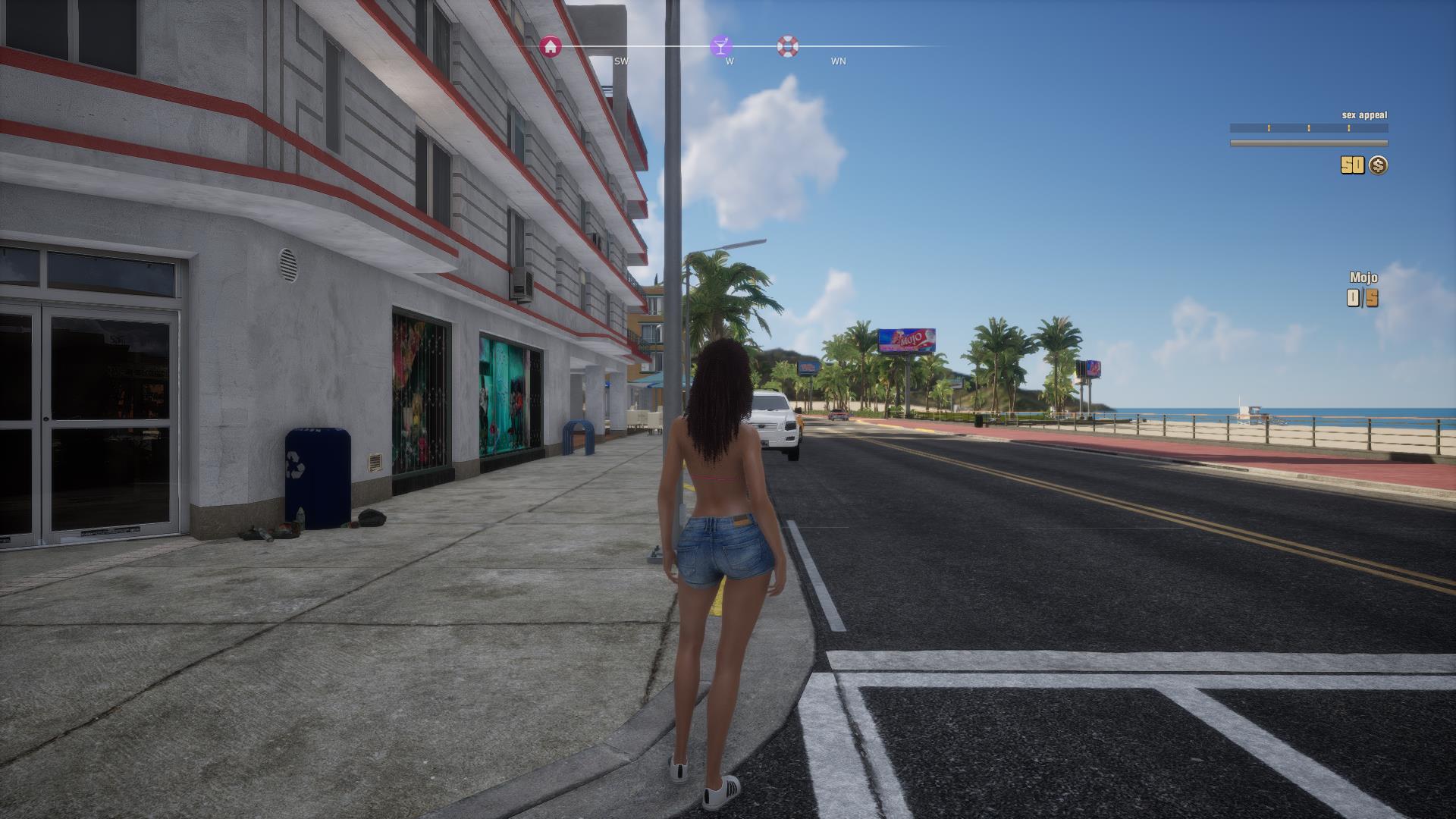Select the pink home icon on the compass

click(551, 45)
